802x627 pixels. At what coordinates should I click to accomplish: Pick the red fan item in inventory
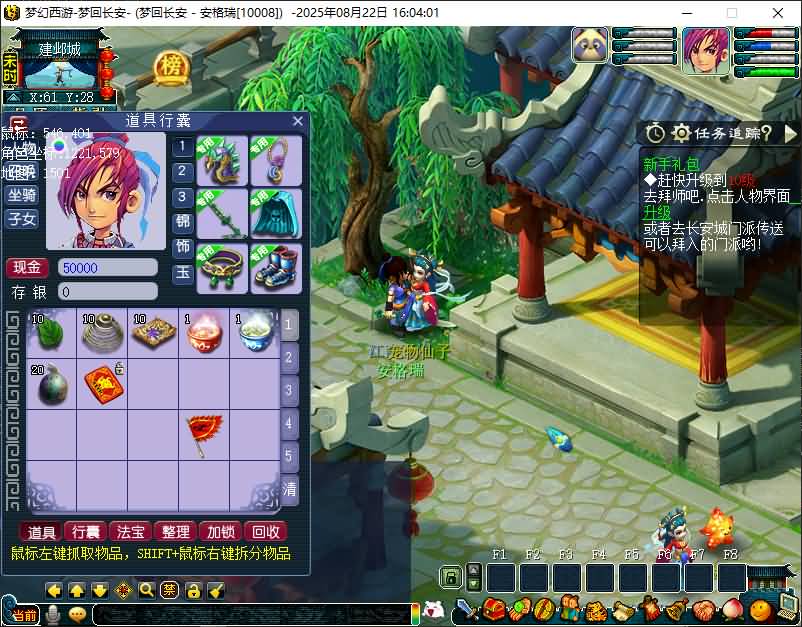[x=203, y=433]
